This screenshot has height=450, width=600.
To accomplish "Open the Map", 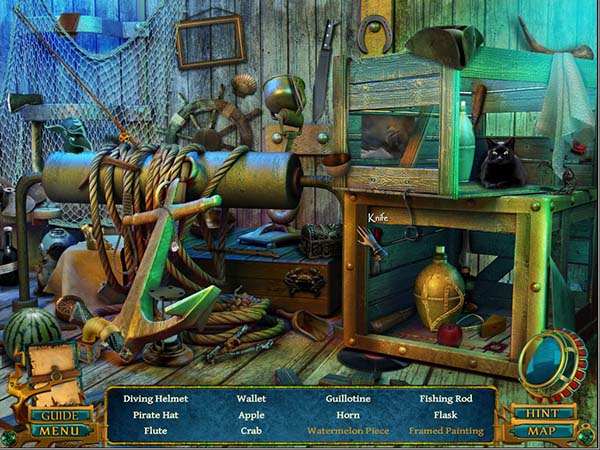I will click(x=543, y=431).
